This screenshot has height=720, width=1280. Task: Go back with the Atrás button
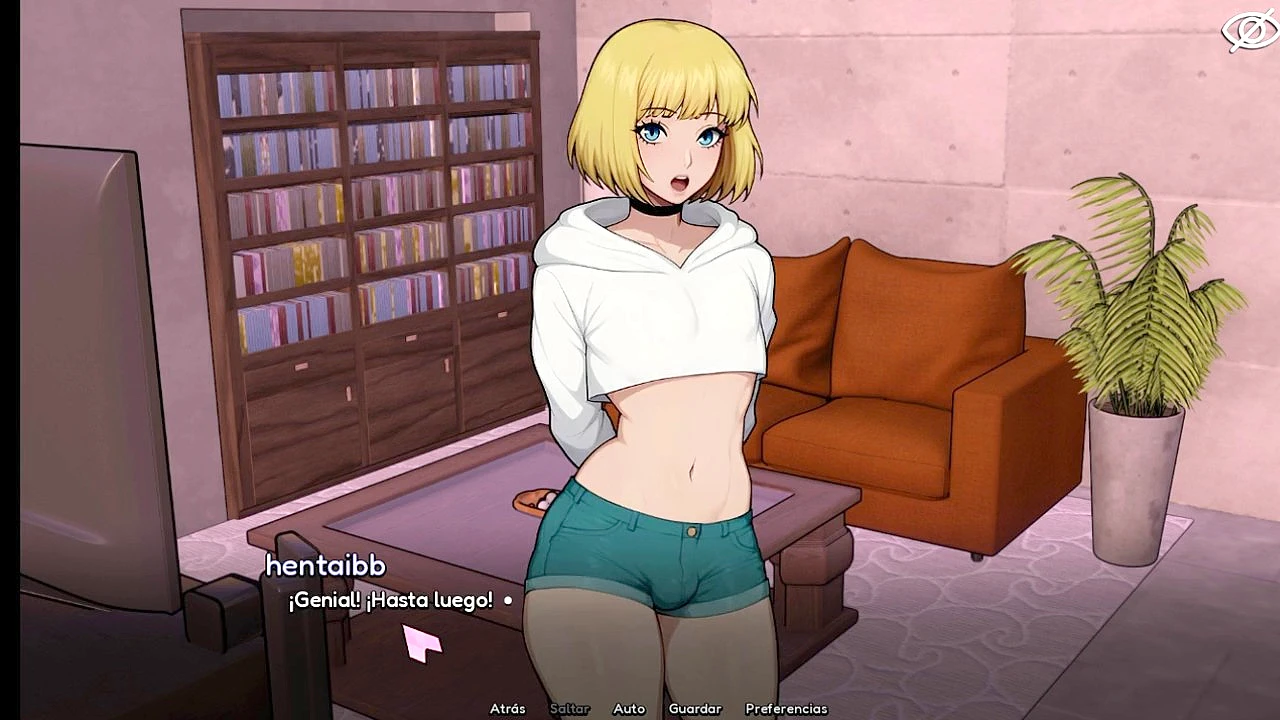coord(507,709)
